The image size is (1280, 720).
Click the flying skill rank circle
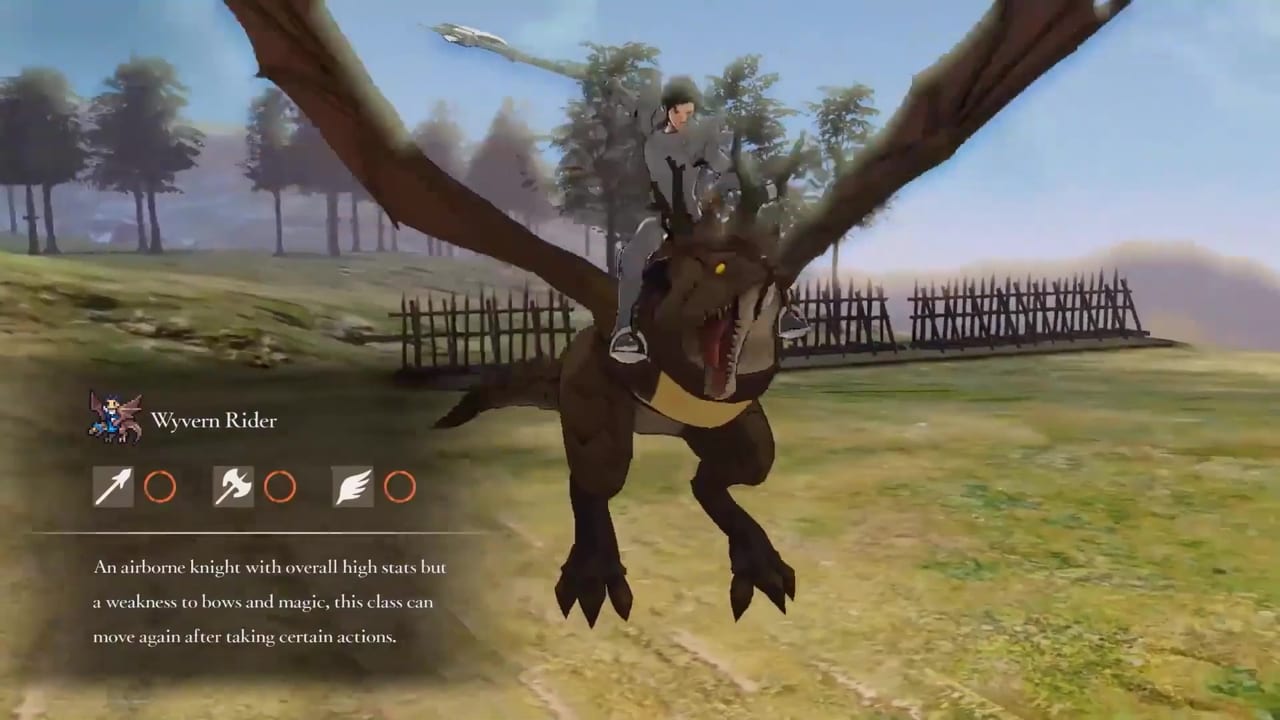tap(401, 487)
